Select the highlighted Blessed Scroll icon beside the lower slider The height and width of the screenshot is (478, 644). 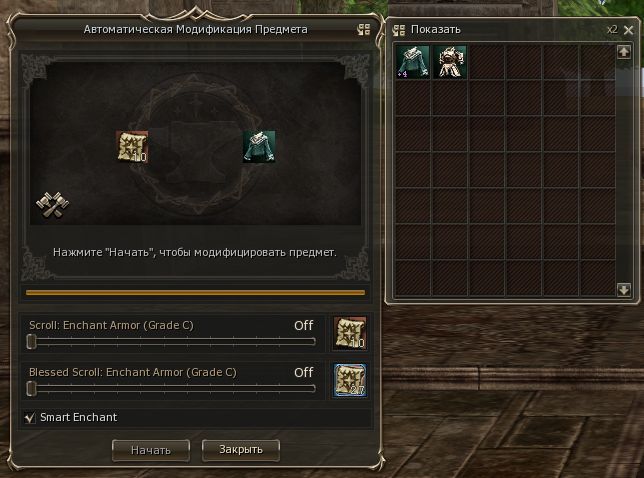[349, 380]
